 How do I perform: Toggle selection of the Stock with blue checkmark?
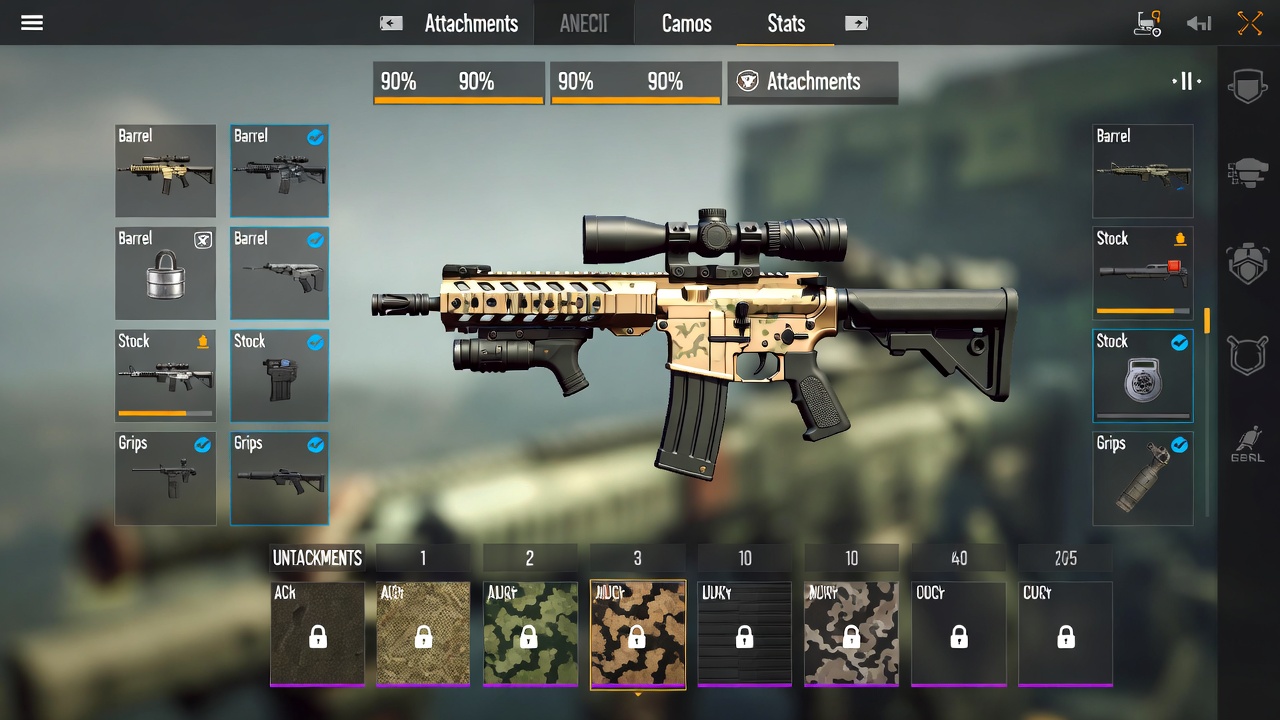[1142, 375]
